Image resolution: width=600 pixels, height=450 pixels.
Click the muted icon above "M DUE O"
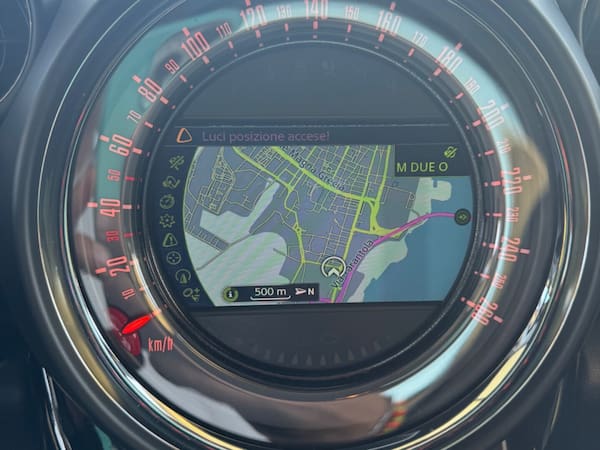(x=450, y=152)
